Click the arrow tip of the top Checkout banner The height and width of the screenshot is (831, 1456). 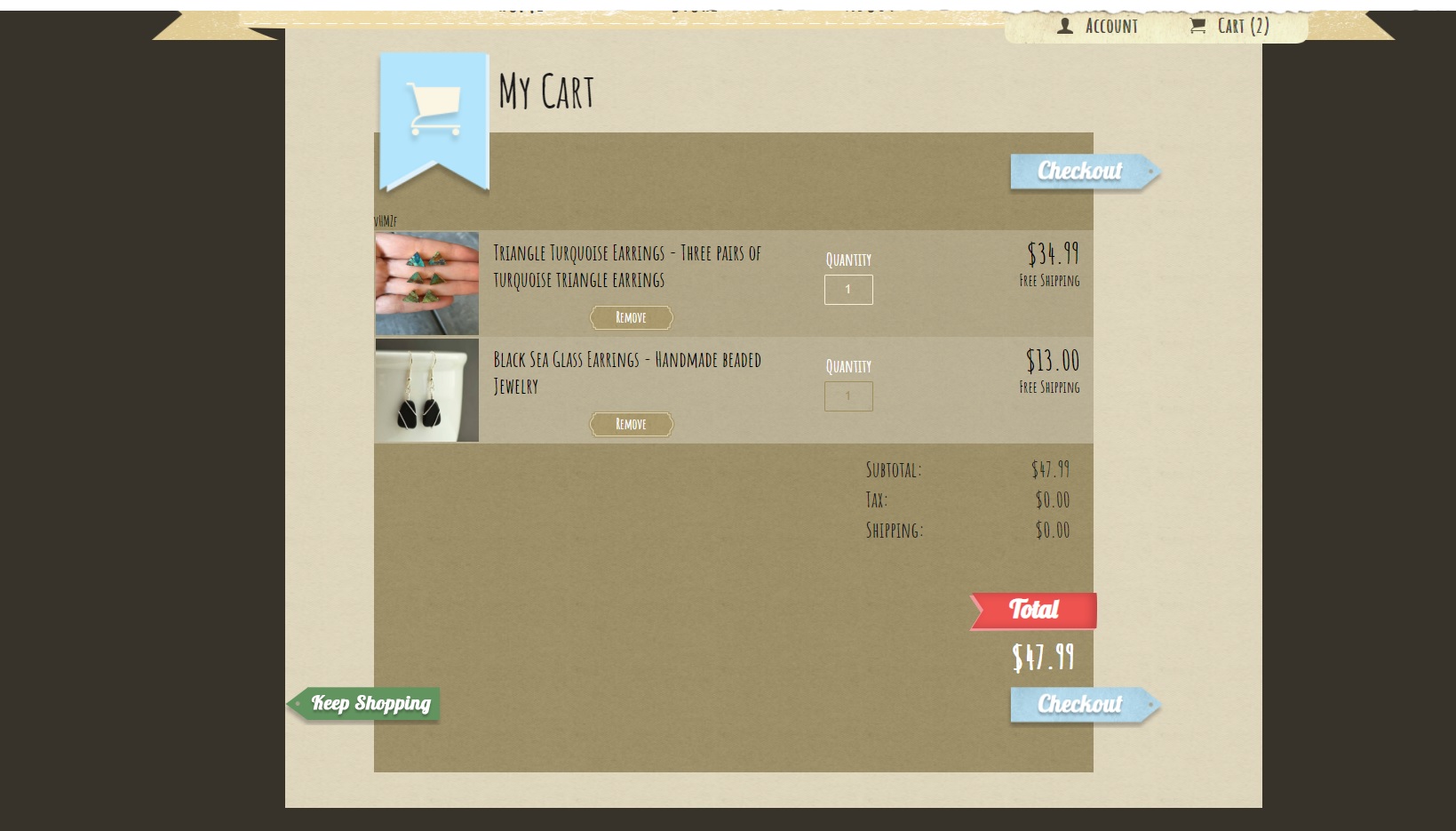tap(1152, 172)
